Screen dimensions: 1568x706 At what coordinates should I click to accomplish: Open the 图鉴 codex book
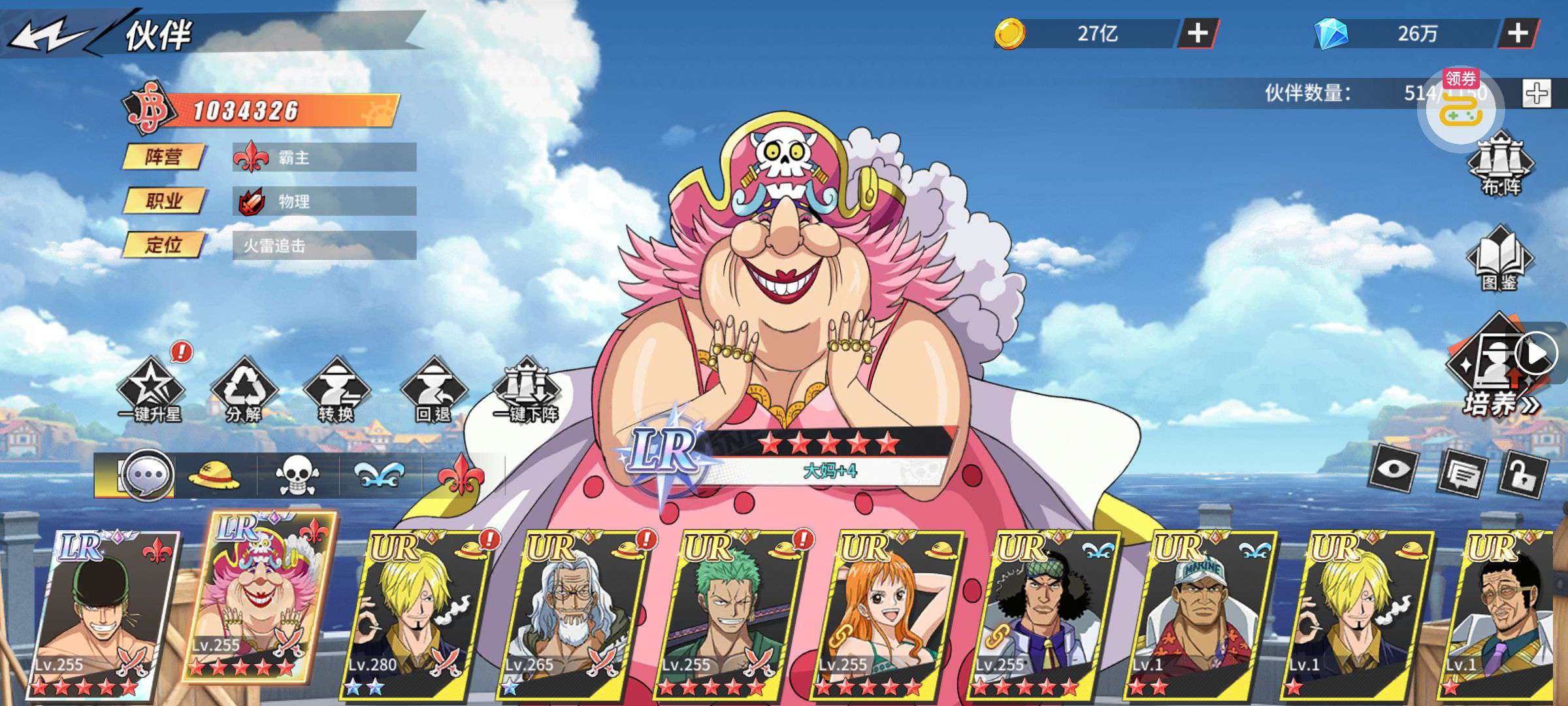pos(1499,260)
